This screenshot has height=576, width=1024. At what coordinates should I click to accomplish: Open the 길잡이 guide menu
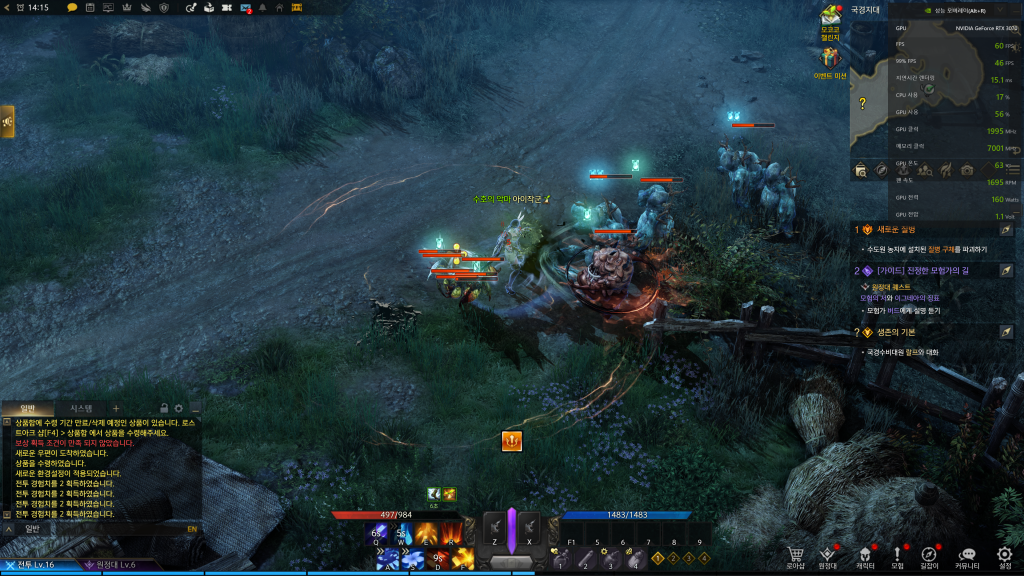(x=930, y=556)
